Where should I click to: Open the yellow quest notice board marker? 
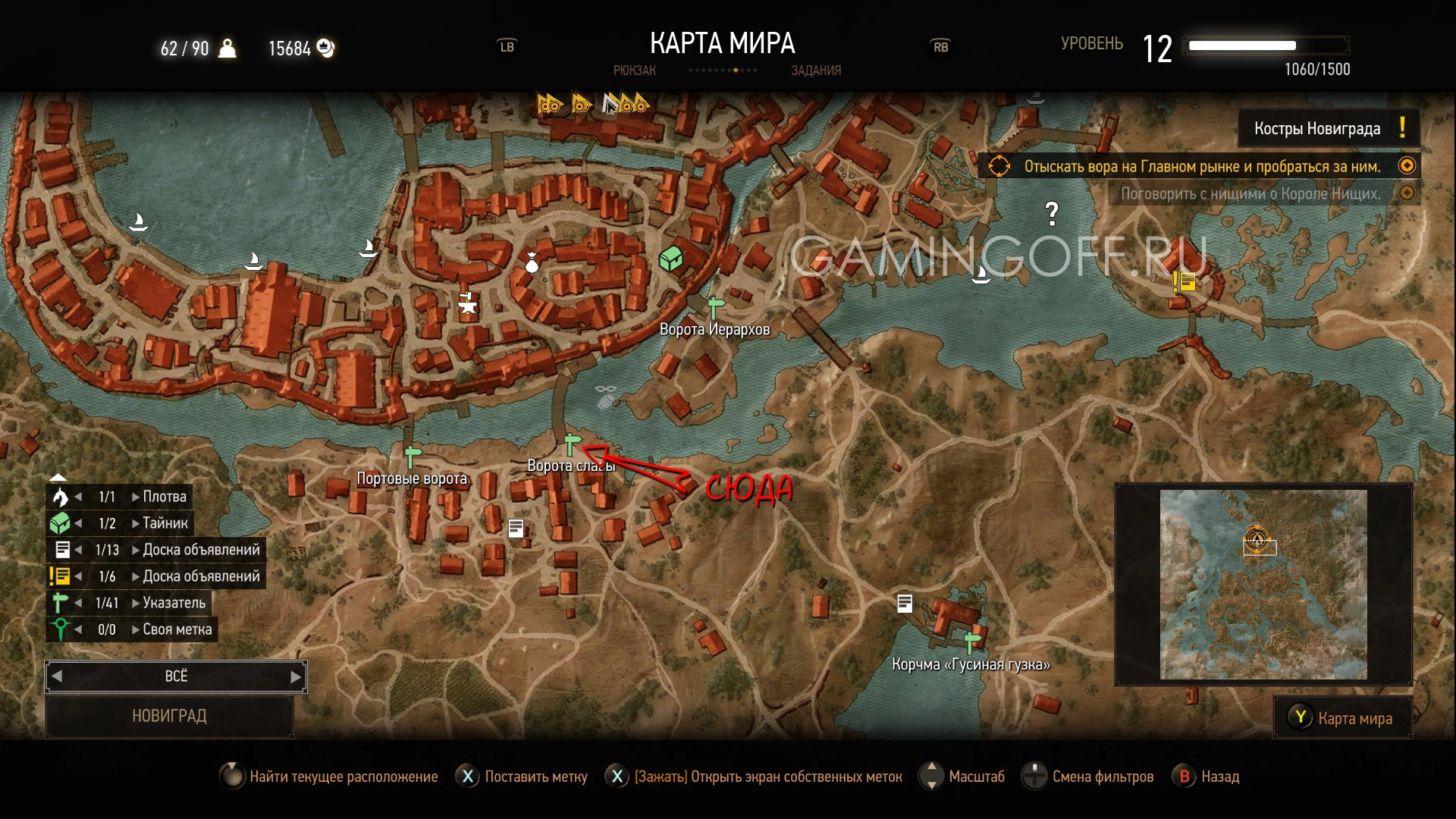[x=1185, y=282]
